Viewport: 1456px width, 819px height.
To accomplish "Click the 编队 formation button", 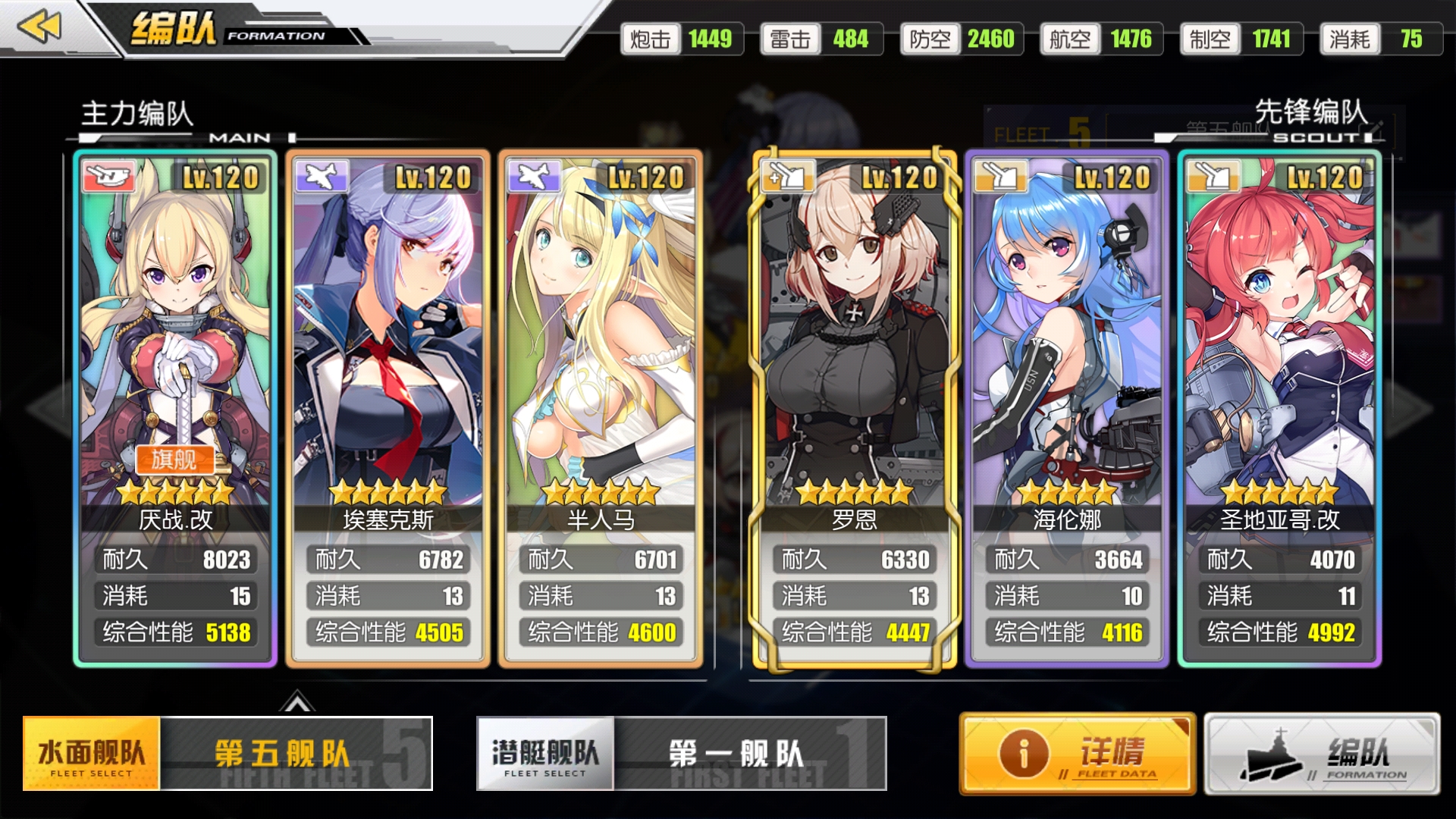I will coord(1322,754).
